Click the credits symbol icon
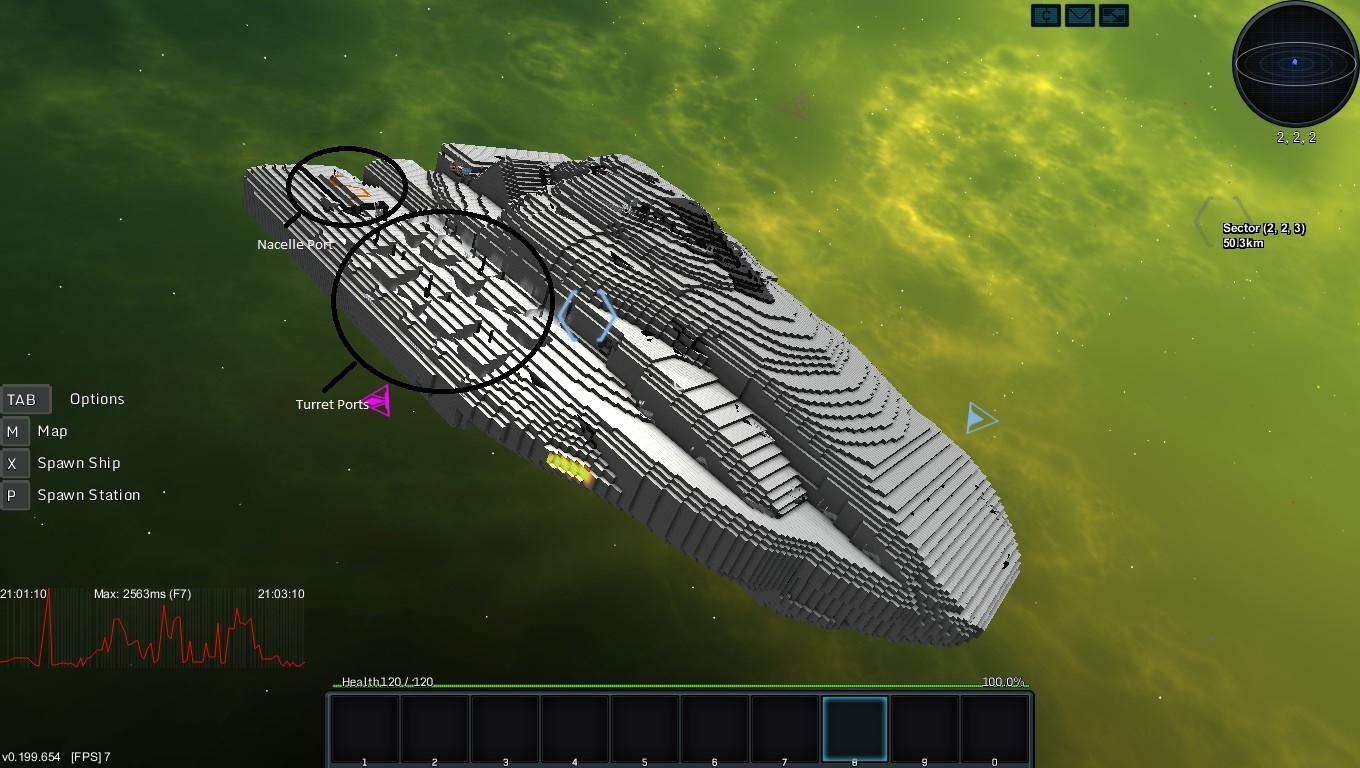This screenshot has height=768, width=1360. [1046, 16]
